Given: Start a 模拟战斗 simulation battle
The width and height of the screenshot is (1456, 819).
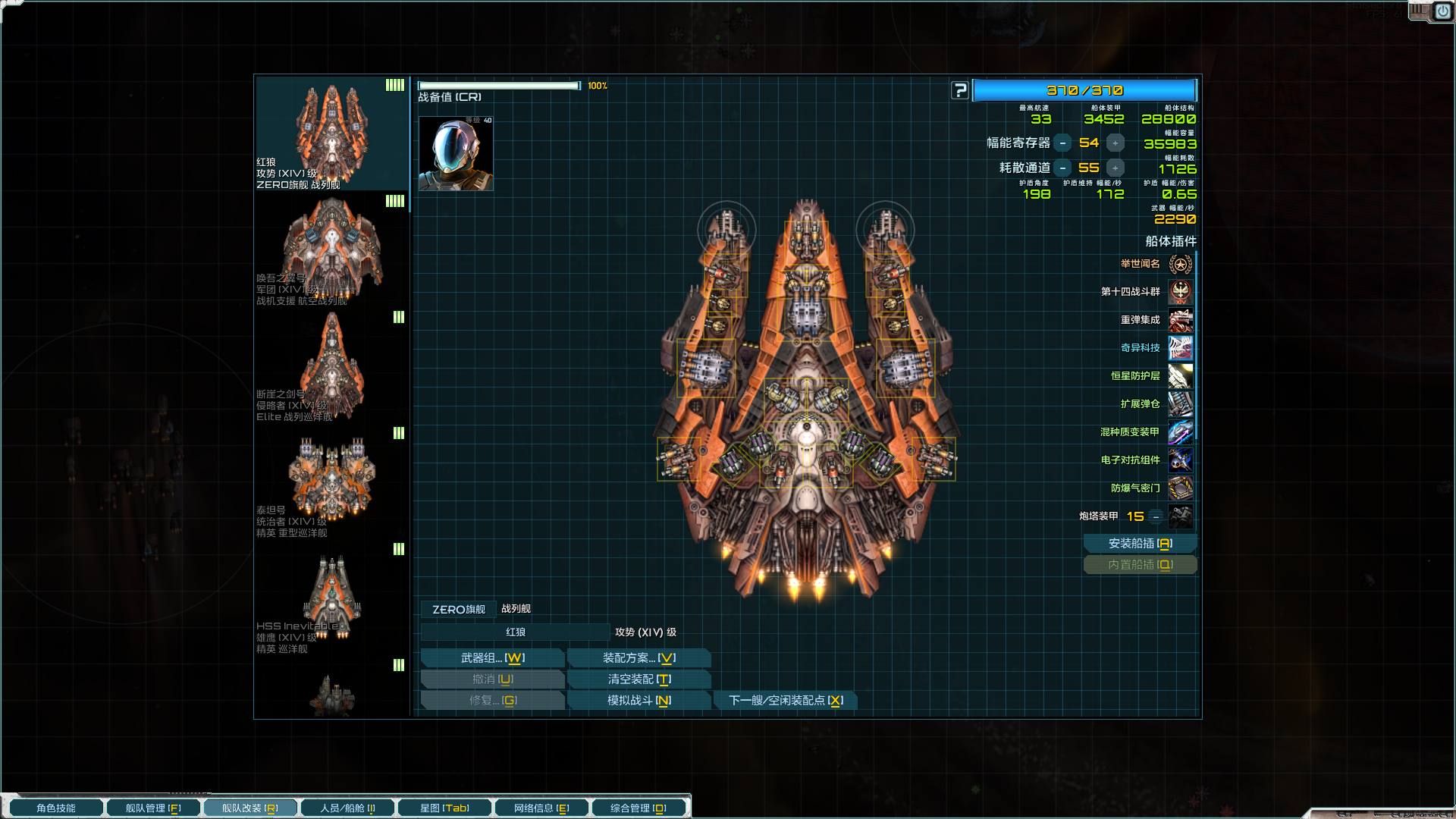Looking at the screenshot, I should [x=639, y=701].
